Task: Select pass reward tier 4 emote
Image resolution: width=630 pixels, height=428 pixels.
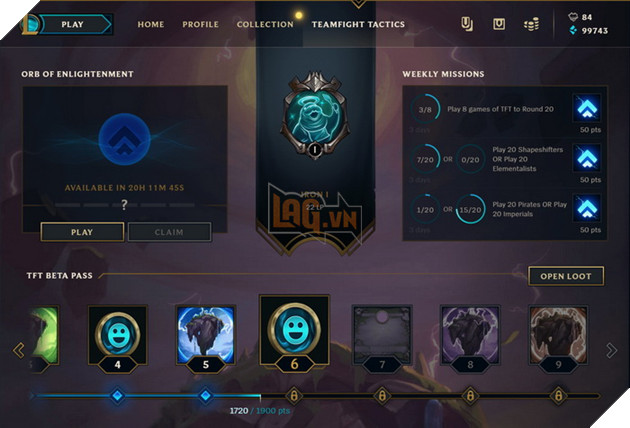Action: click(x=118, y=334)
